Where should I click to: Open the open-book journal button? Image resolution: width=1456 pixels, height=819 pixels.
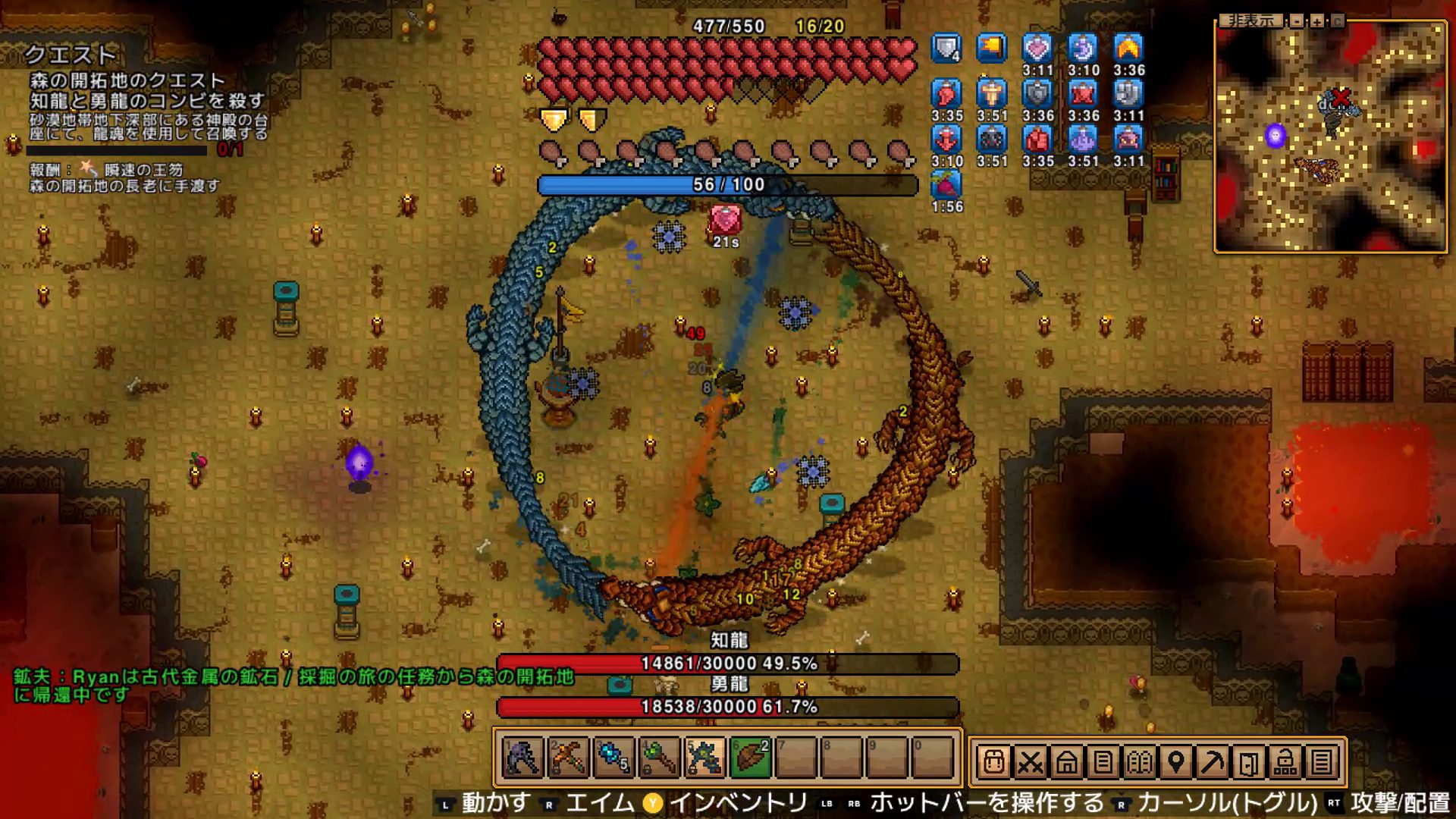(x=1139, y=761)
